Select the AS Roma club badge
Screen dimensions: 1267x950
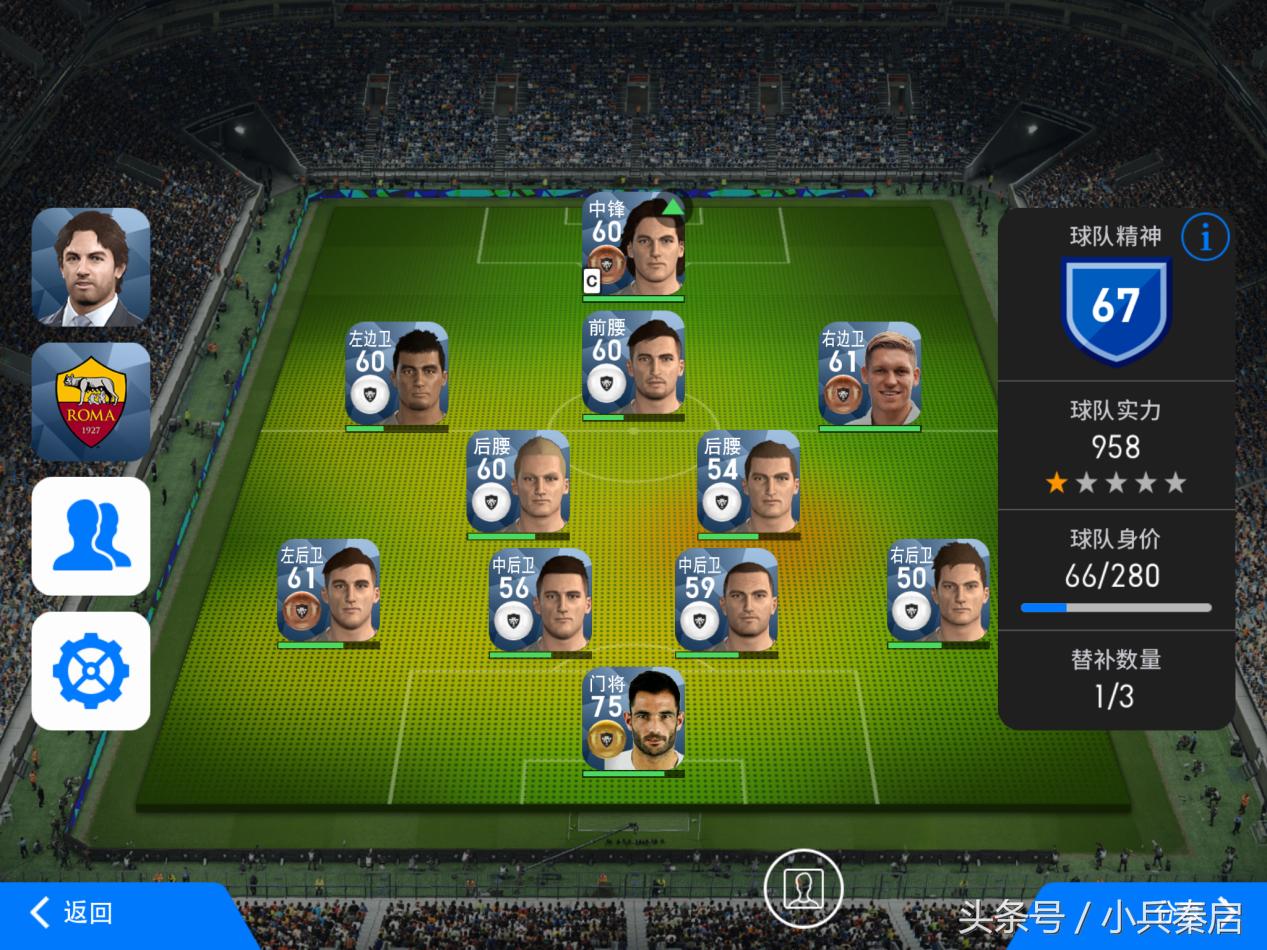[x=91, y=402]
